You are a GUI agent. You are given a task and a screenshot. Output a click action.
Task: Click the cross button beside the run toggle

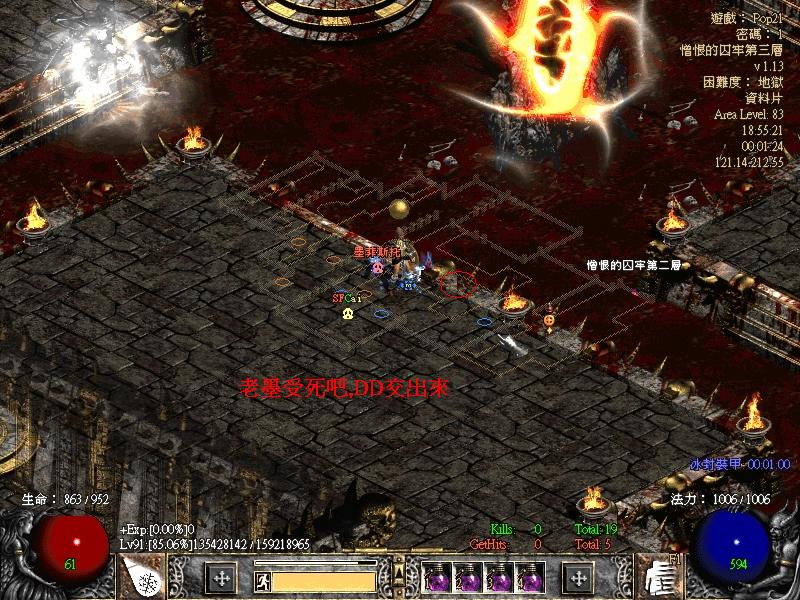click(x=222, y=578)
